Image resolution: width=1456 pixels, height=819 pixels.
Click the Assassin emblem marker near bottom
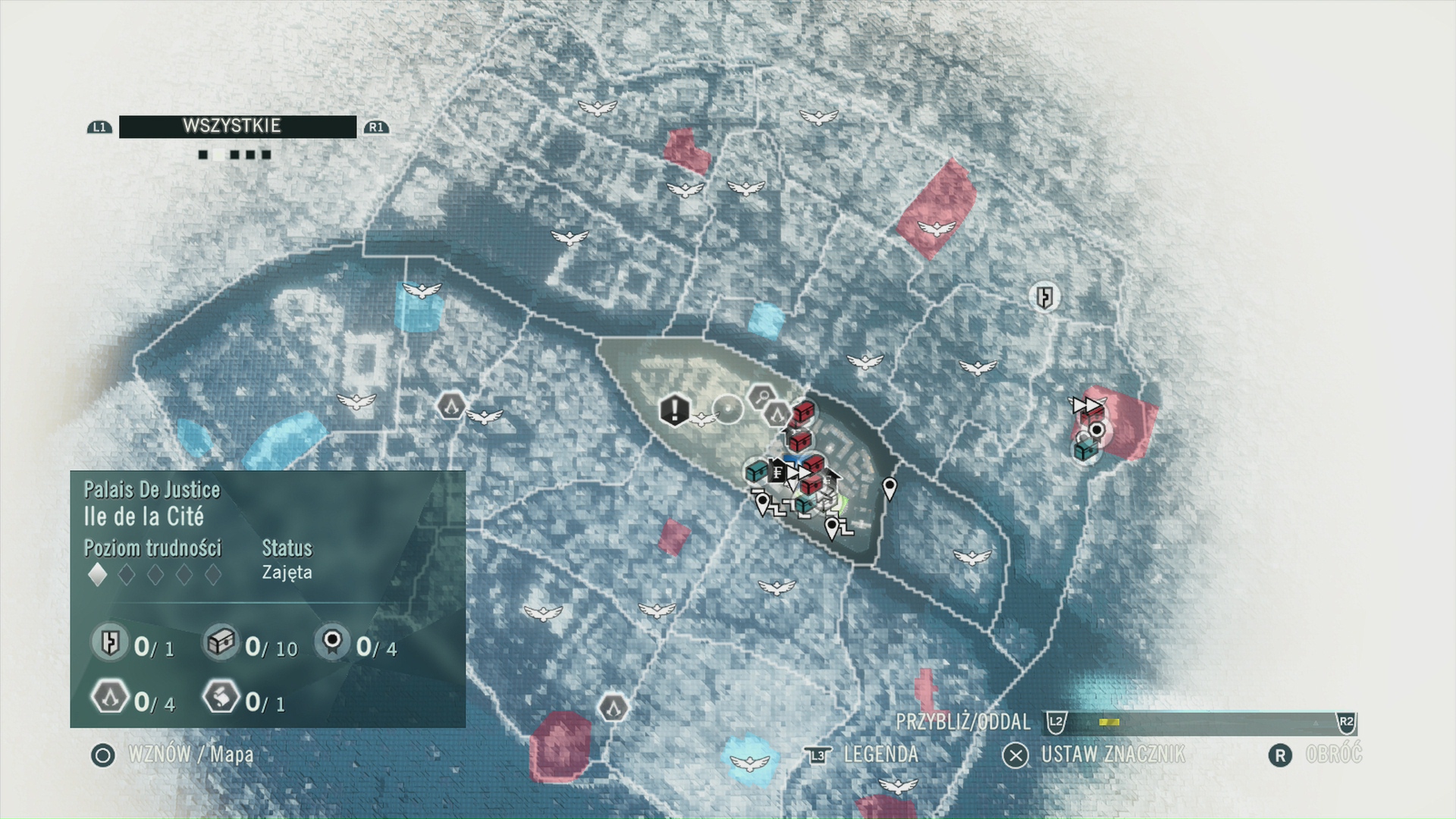pyautogui.click(x=613, y=708)
